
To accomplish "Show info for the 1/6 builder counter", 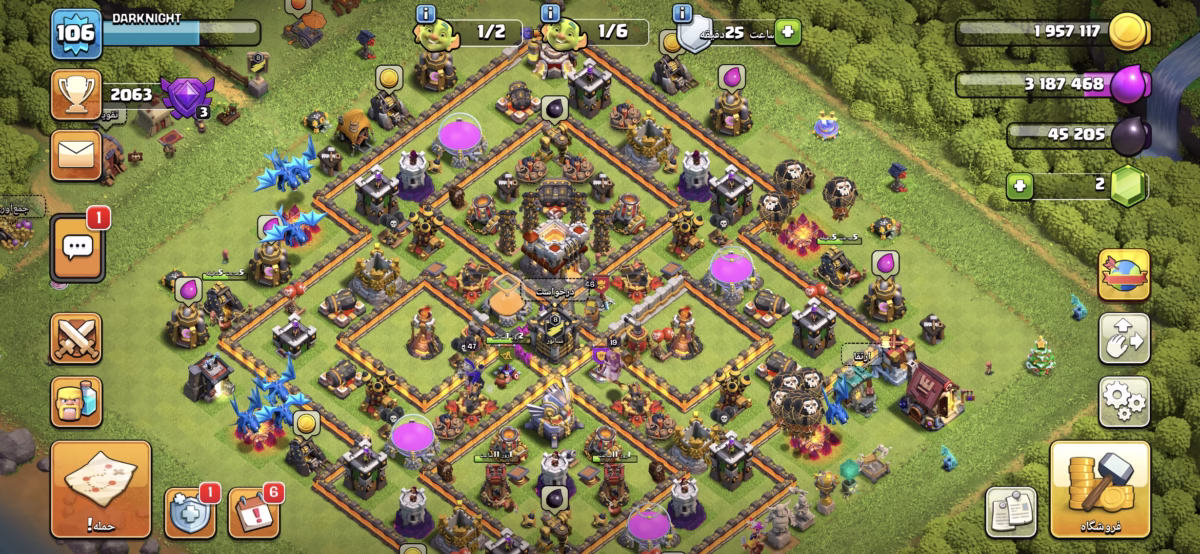I will [550, 14].
